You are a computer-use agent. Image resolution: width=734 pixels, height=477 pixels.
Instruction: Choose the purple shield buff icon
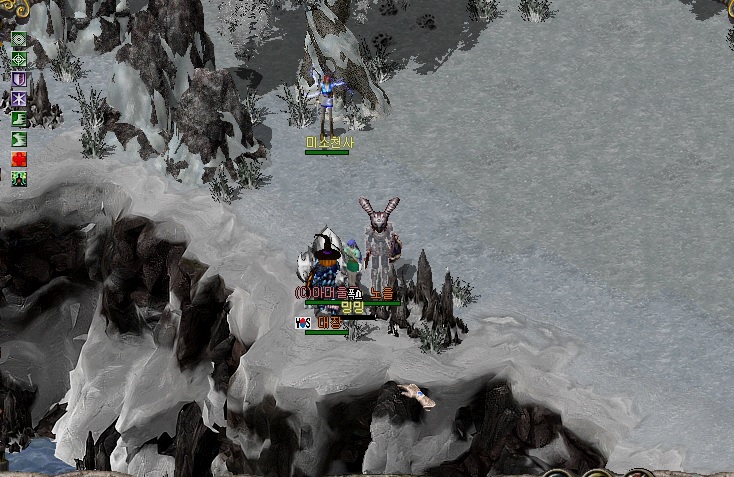(18, 79)
